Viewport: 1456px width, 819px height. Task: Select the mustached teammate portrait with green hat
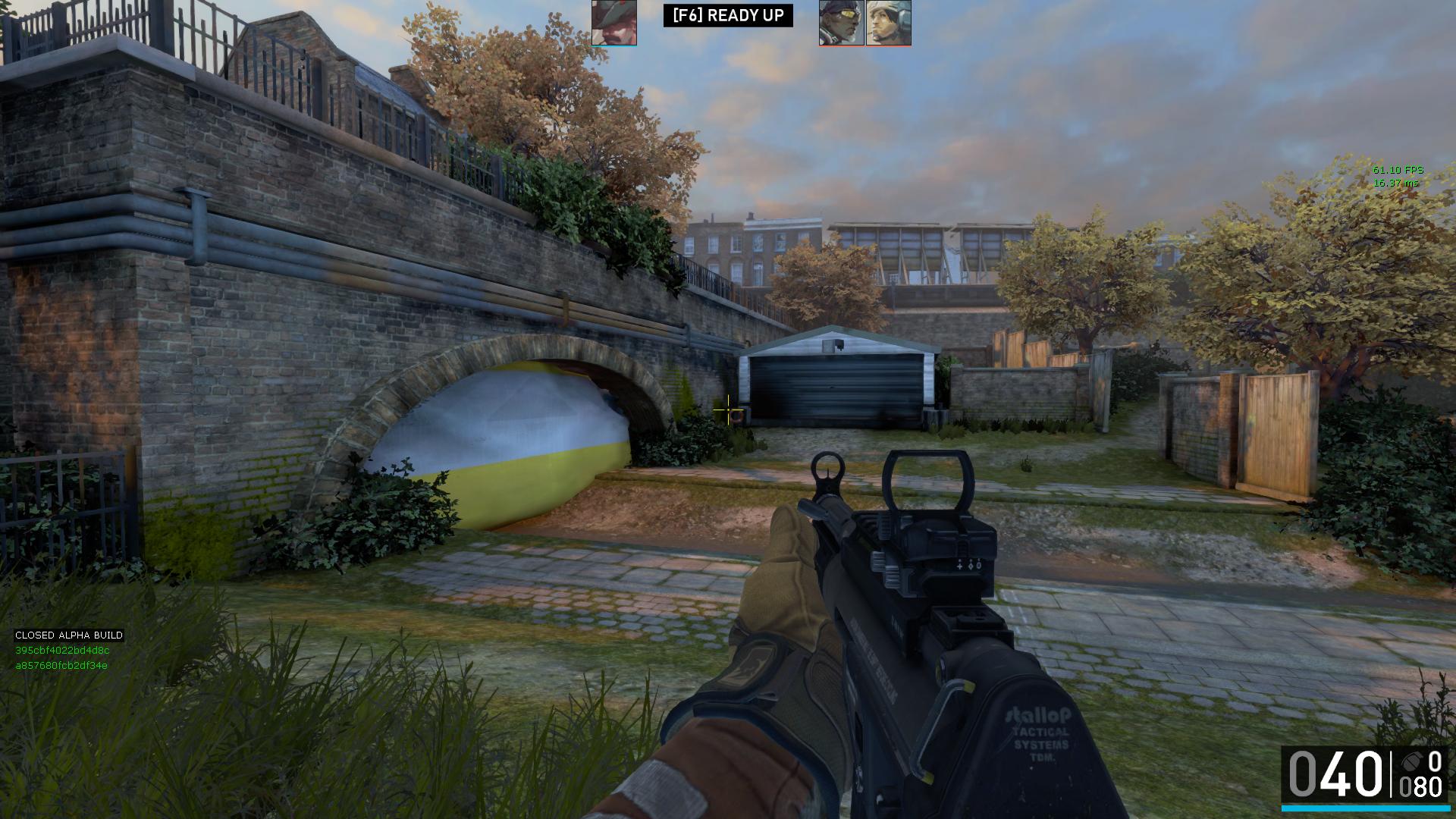click(x=613, y=23)
